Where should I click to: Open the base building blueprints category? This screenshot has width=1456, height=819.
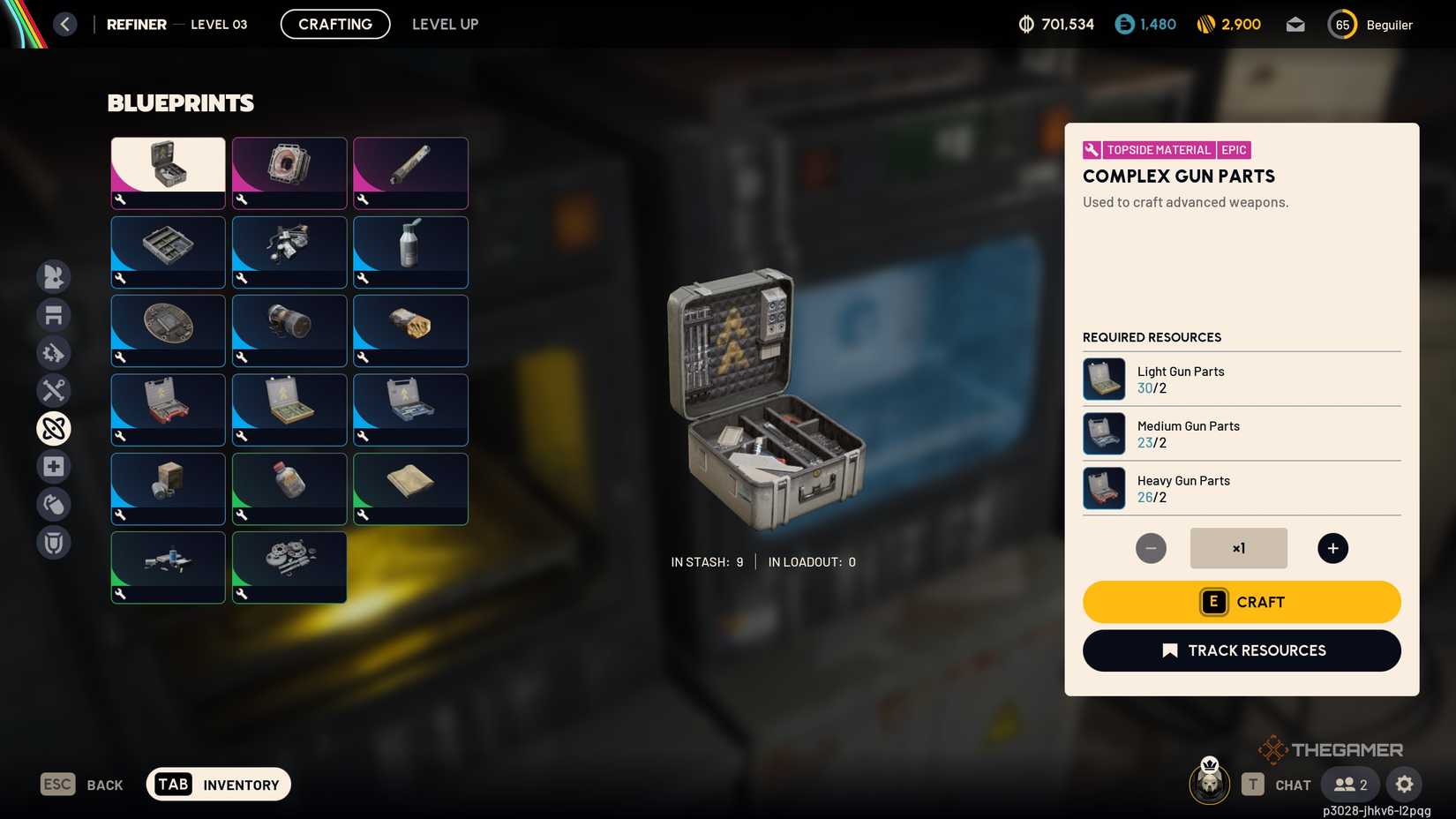(54, 314)
